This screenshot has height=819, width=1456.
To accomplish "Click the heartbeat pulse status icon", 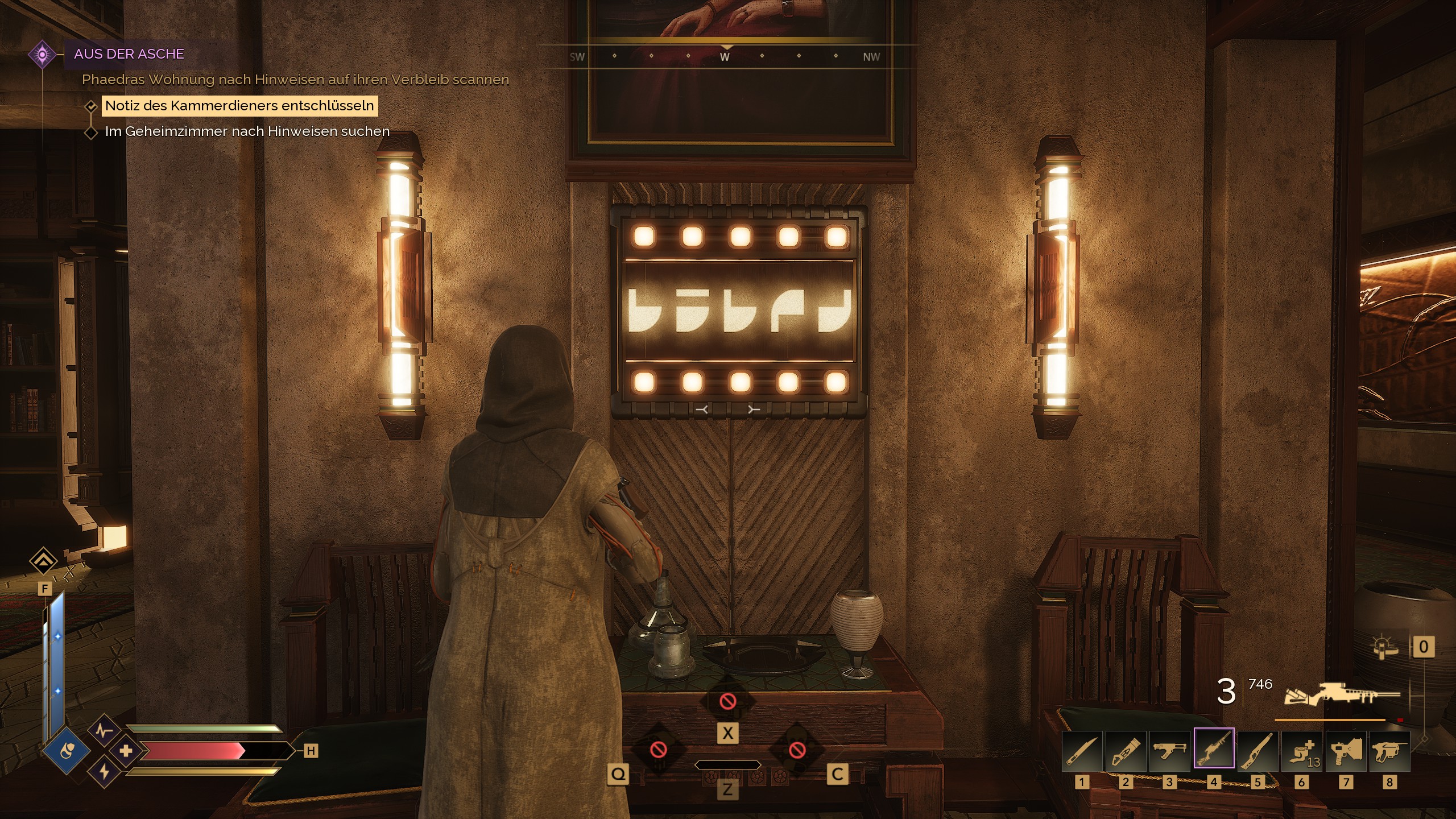I will [x=104, y=730].
